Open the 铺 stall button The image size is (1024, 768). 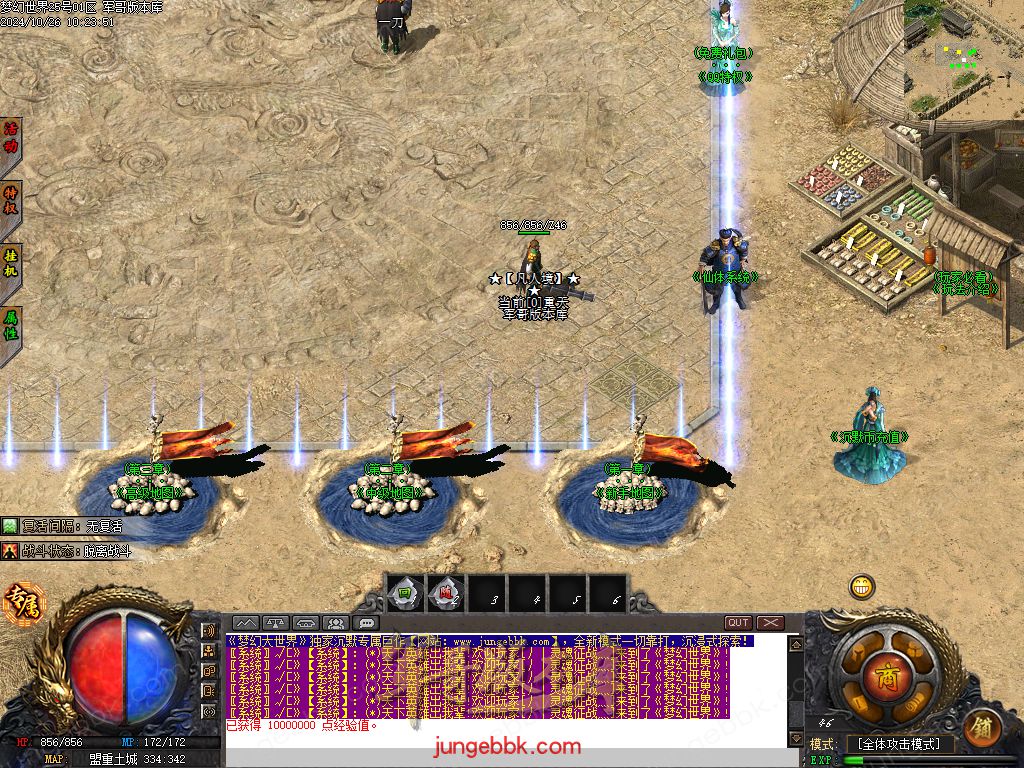click(983, 728)
